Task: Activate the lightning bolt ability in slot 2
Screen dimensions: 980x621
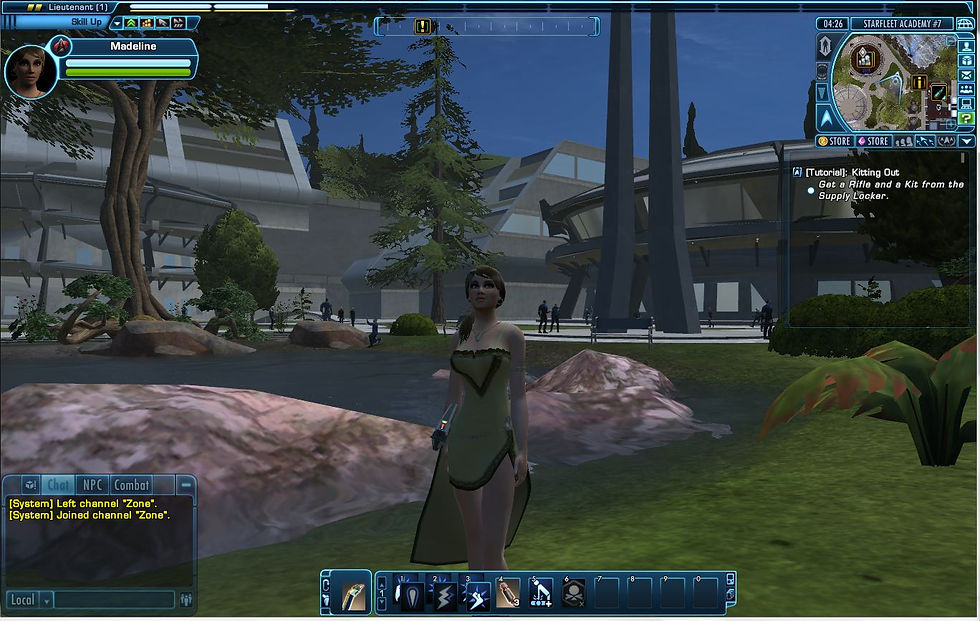Action: point(446,594)
